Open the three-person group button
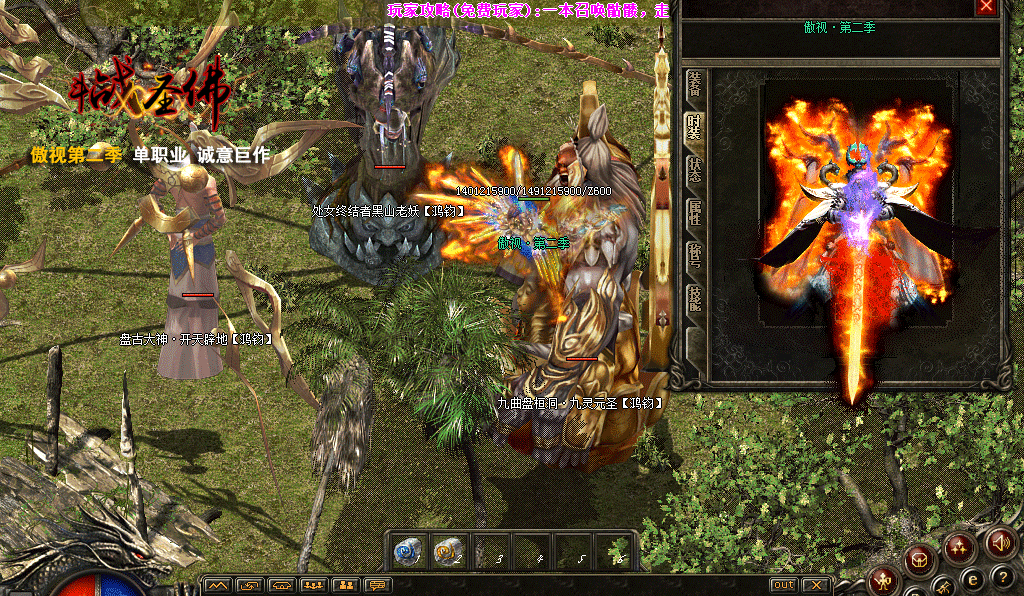1024x596 pixels. click(x=313, y=585)
